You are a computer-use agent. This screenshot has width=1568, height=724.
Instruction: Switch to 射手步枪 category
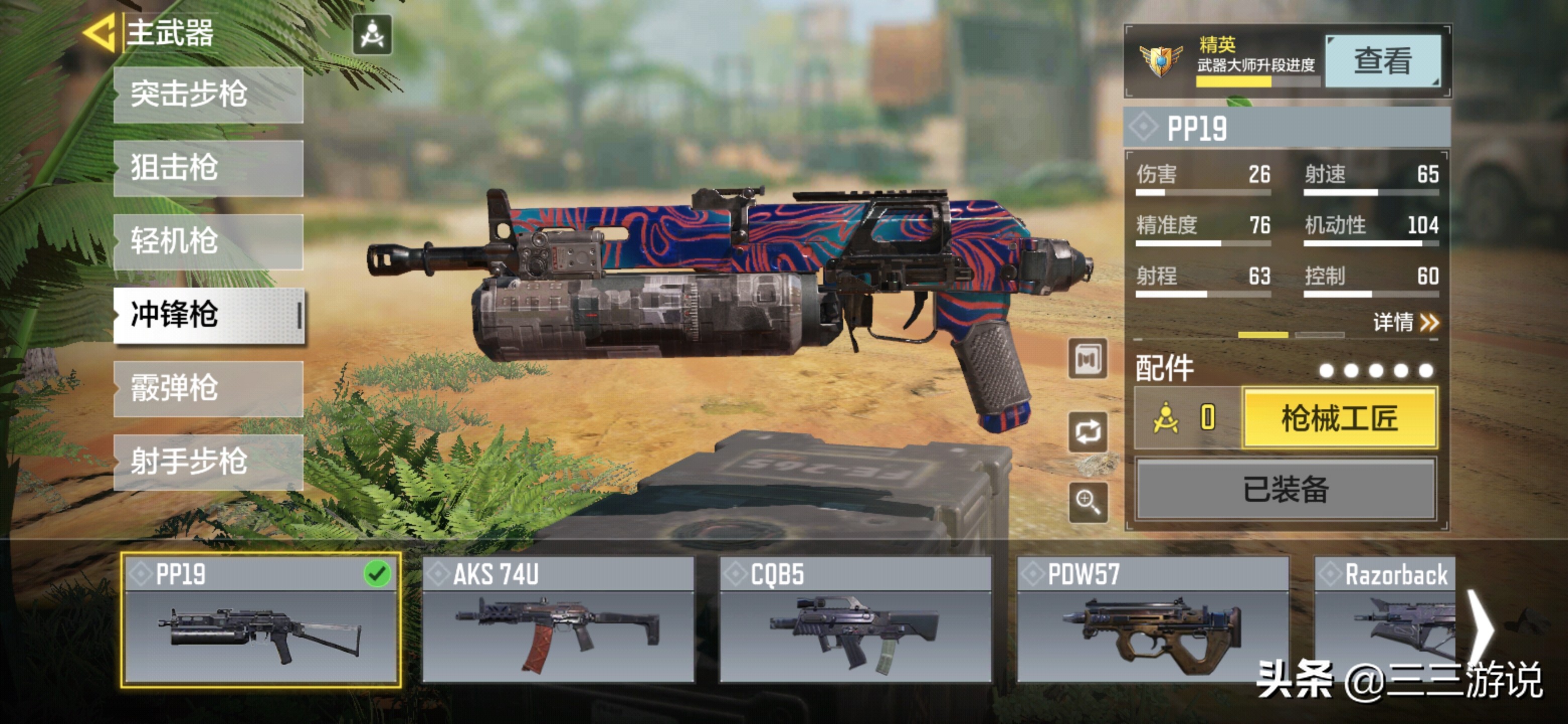point(208,462)
